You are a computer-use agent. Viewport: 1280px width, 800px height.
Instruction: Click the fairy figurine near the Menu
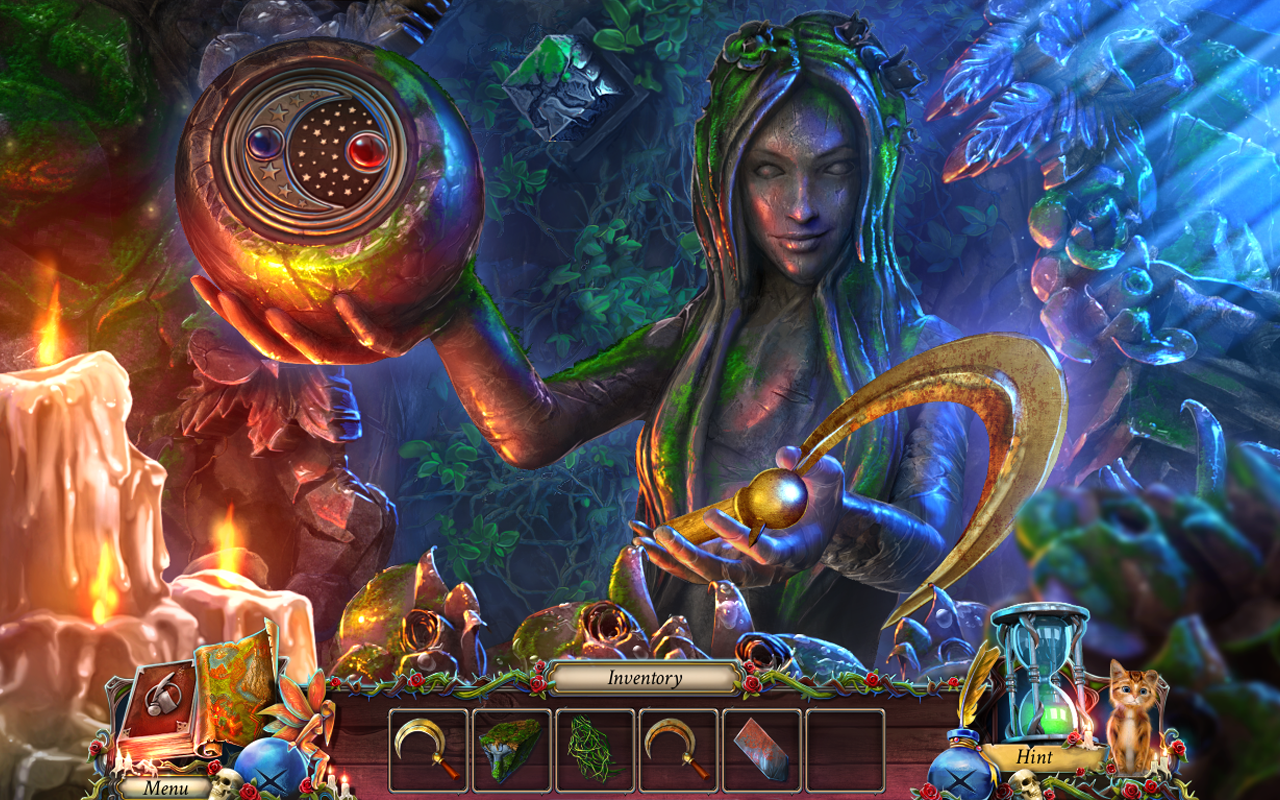click(x=307, y=720)
